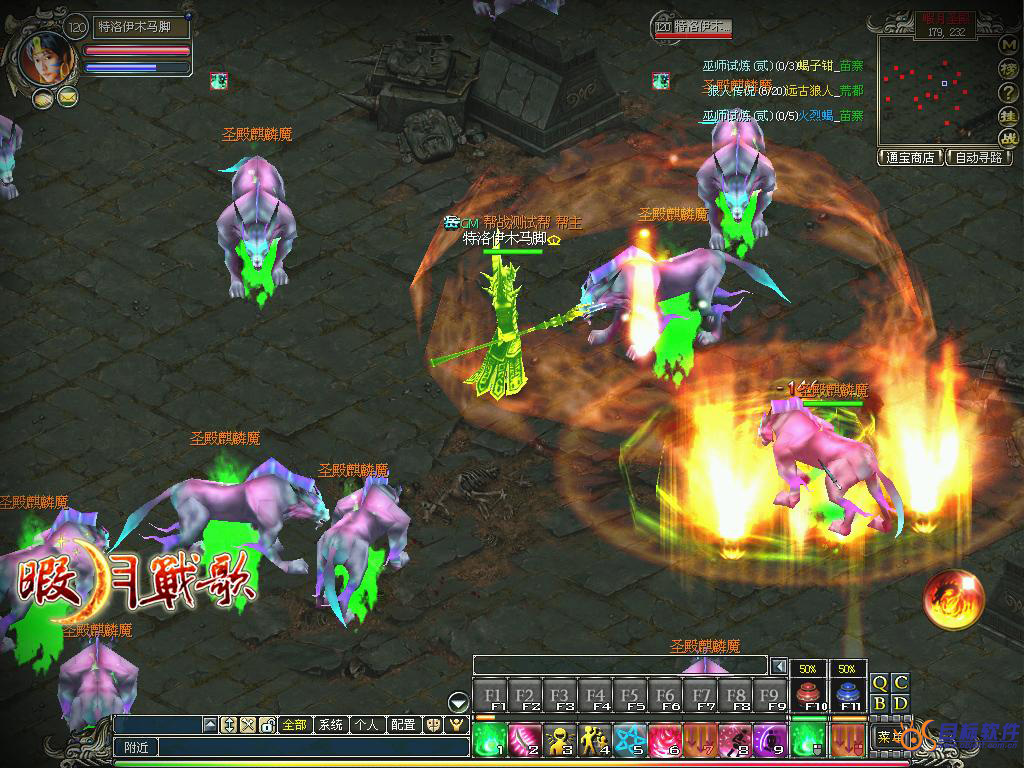The width and height of the screenshot is (1024, 768).
Task: Use the blue potion in F11 slot
Action: tap(848, 692)
